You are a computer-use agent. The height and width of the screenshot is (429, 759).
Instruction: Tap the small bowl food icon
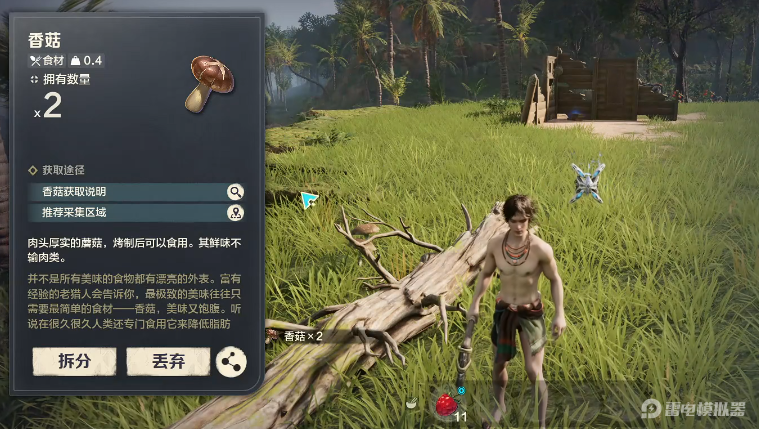coord(412,403)
